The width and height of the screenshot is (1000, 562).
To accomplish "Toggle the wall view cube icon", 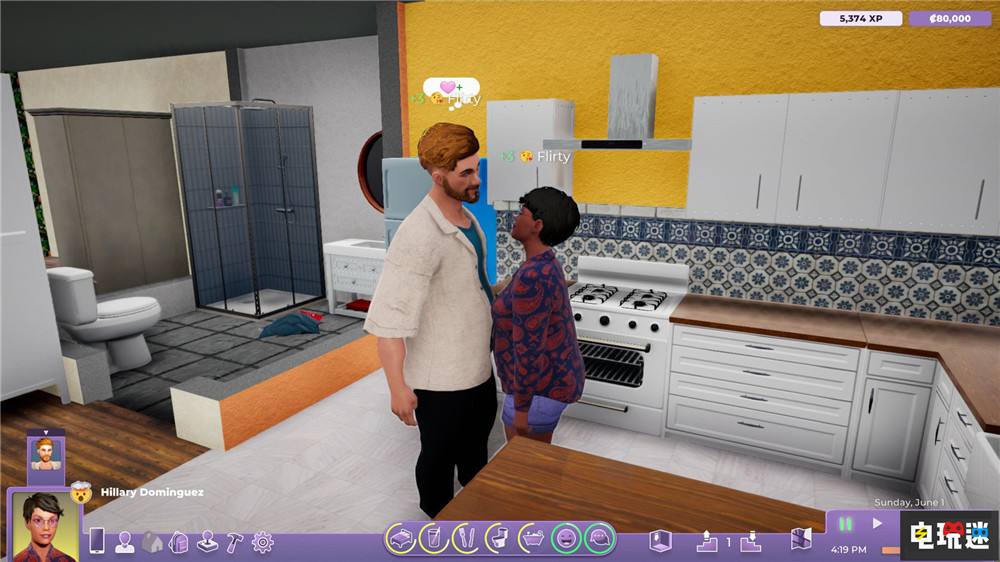I will coord(657,541).
